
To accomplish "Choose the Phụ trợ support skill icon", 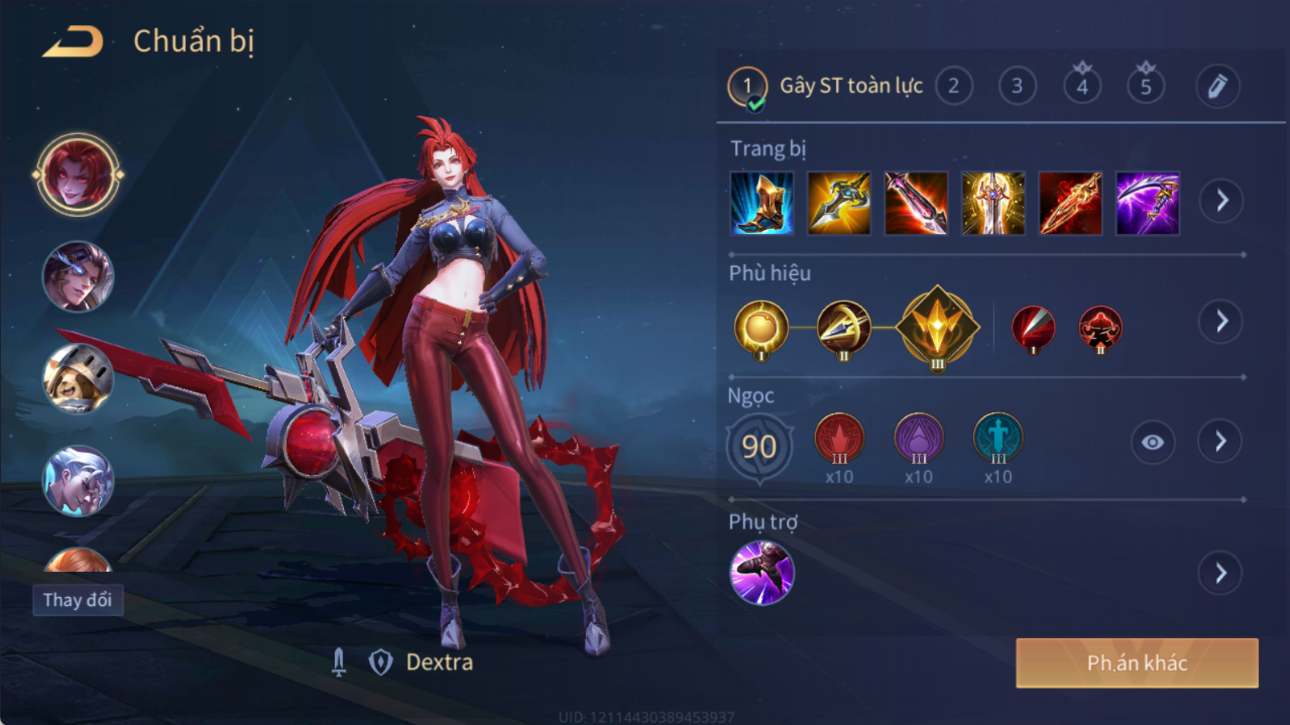I will [x=762, y=573].
